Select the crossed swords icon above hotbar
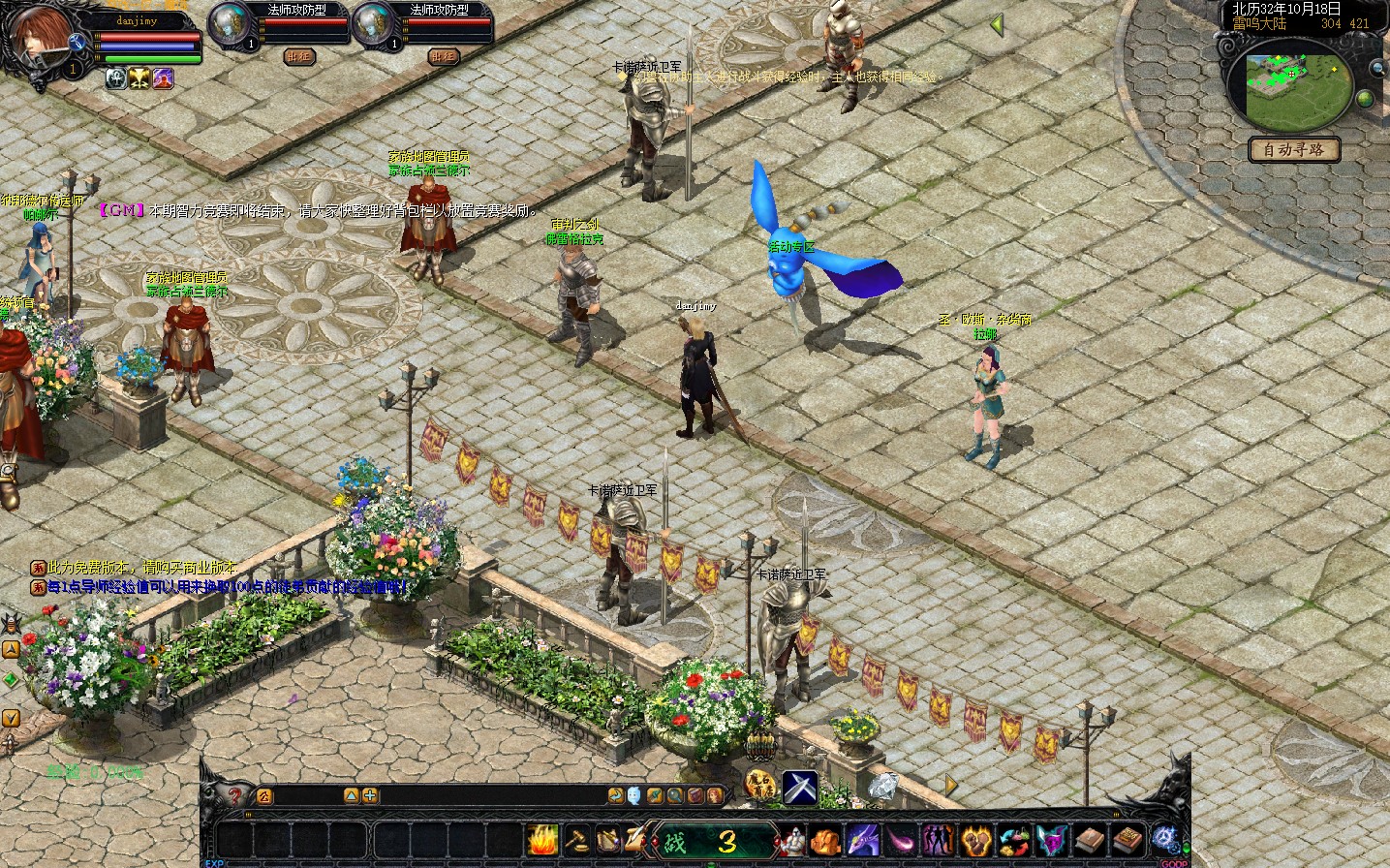1390x868 pixels. [800, 787]
